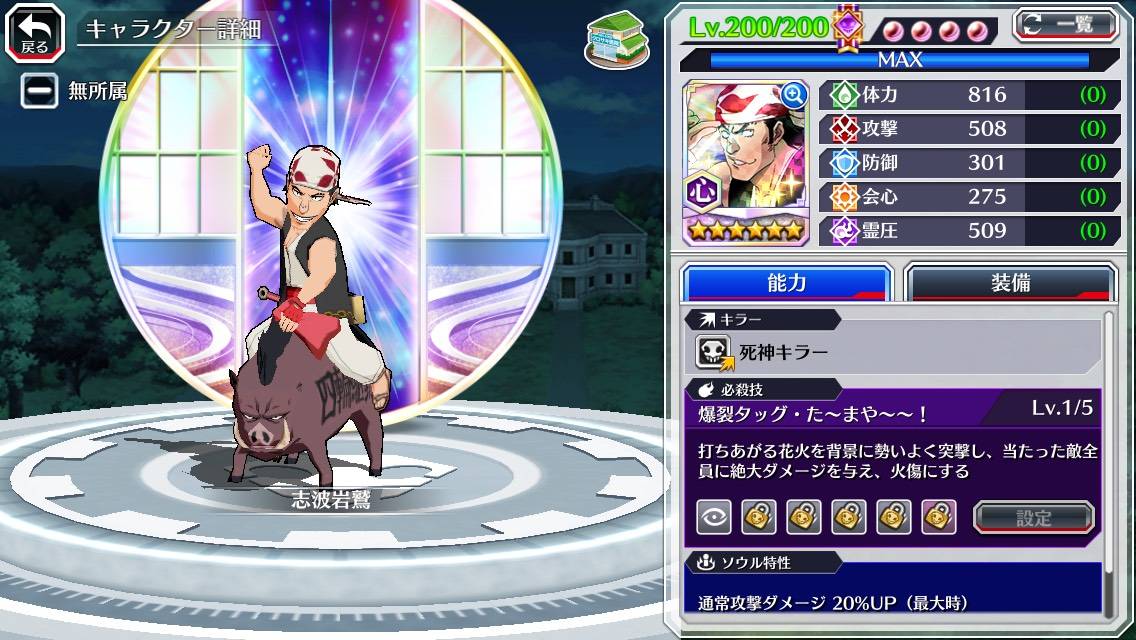This screenshot has height=640, width=1136.
Task: Switch to the 装備 tab
Action: [1010, 283]
